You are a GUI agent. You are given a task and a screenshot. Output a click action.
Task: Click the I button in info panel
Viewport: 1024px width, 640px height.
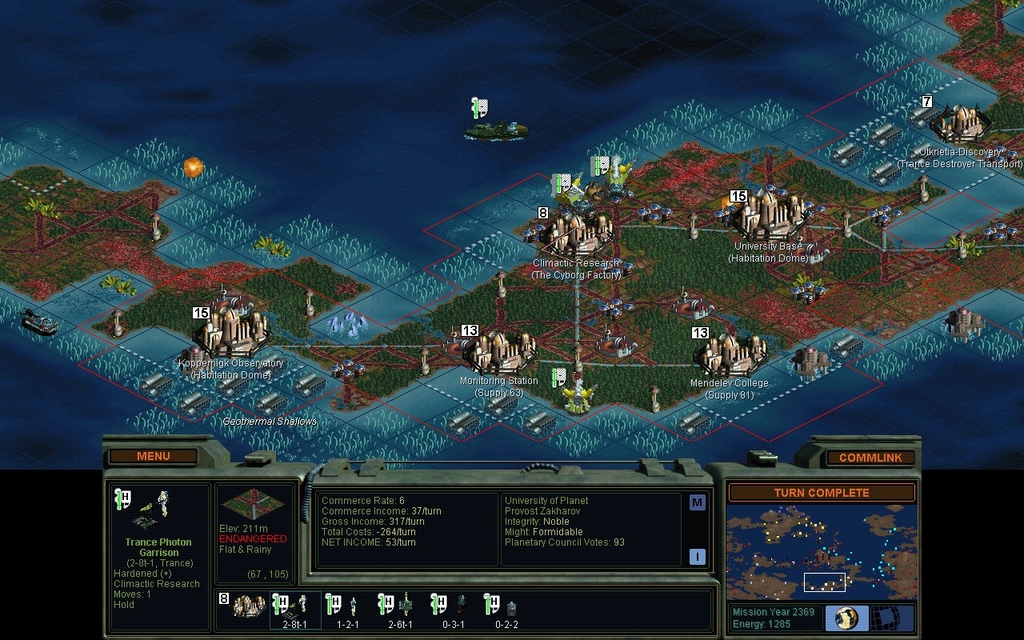pyautogui.click(x=697, y=556)
